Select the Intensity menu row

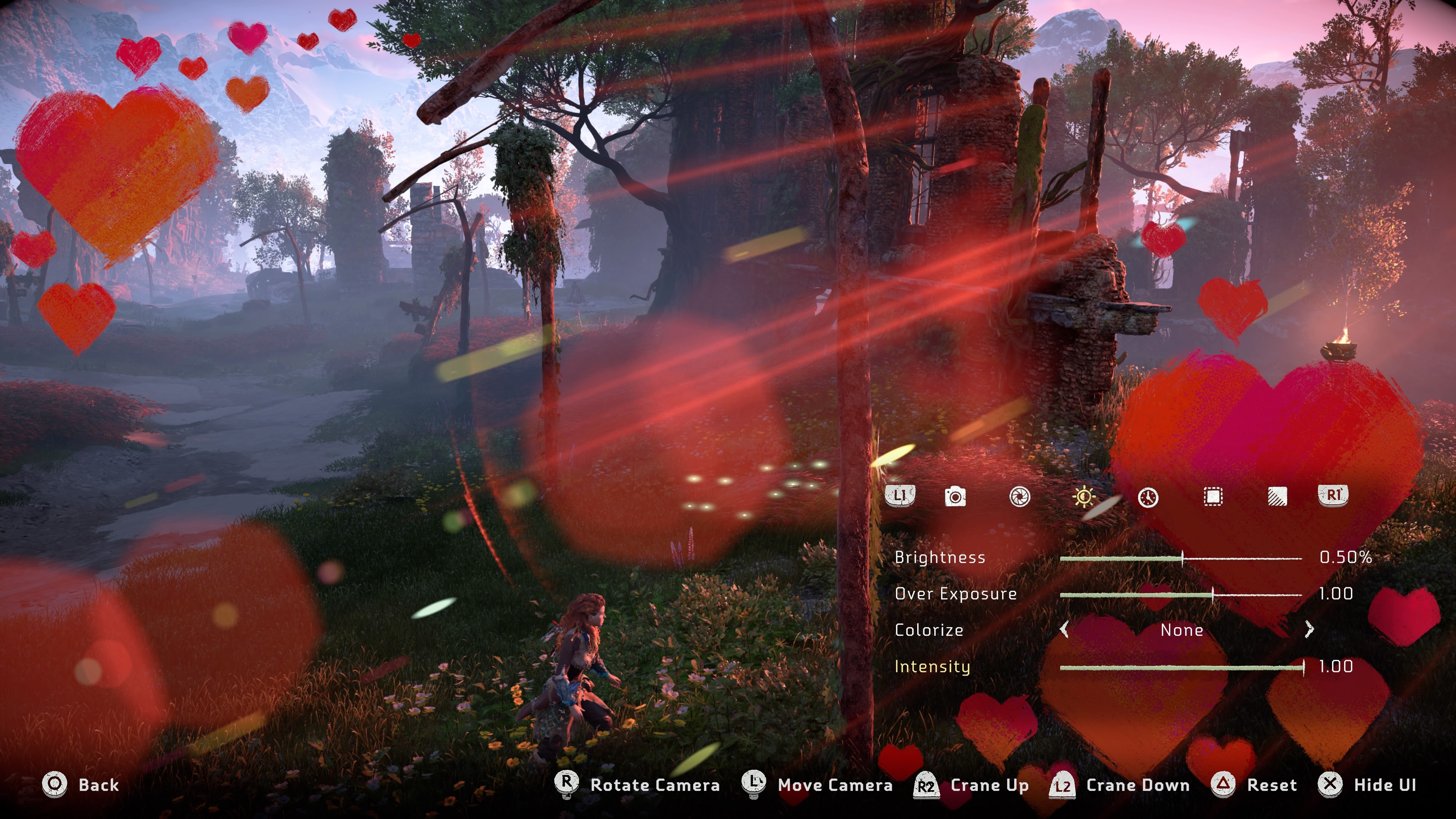(933, 667)
